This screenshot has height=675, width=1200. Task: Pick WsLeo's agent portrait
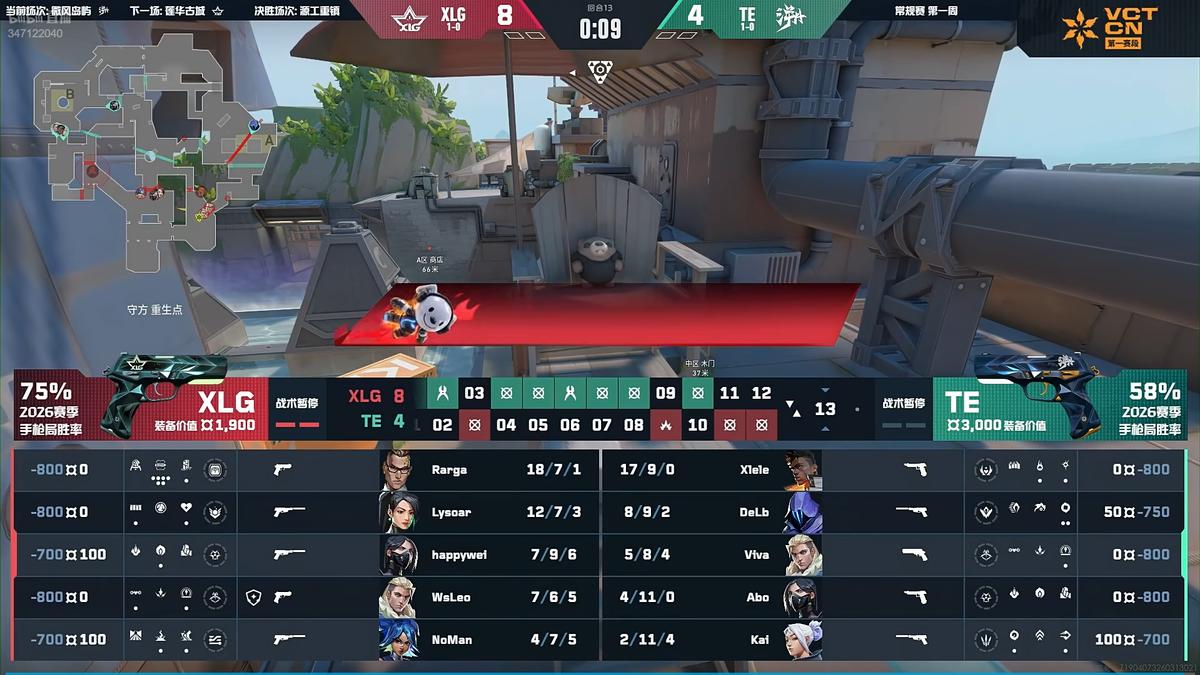(x=398, y=597)
